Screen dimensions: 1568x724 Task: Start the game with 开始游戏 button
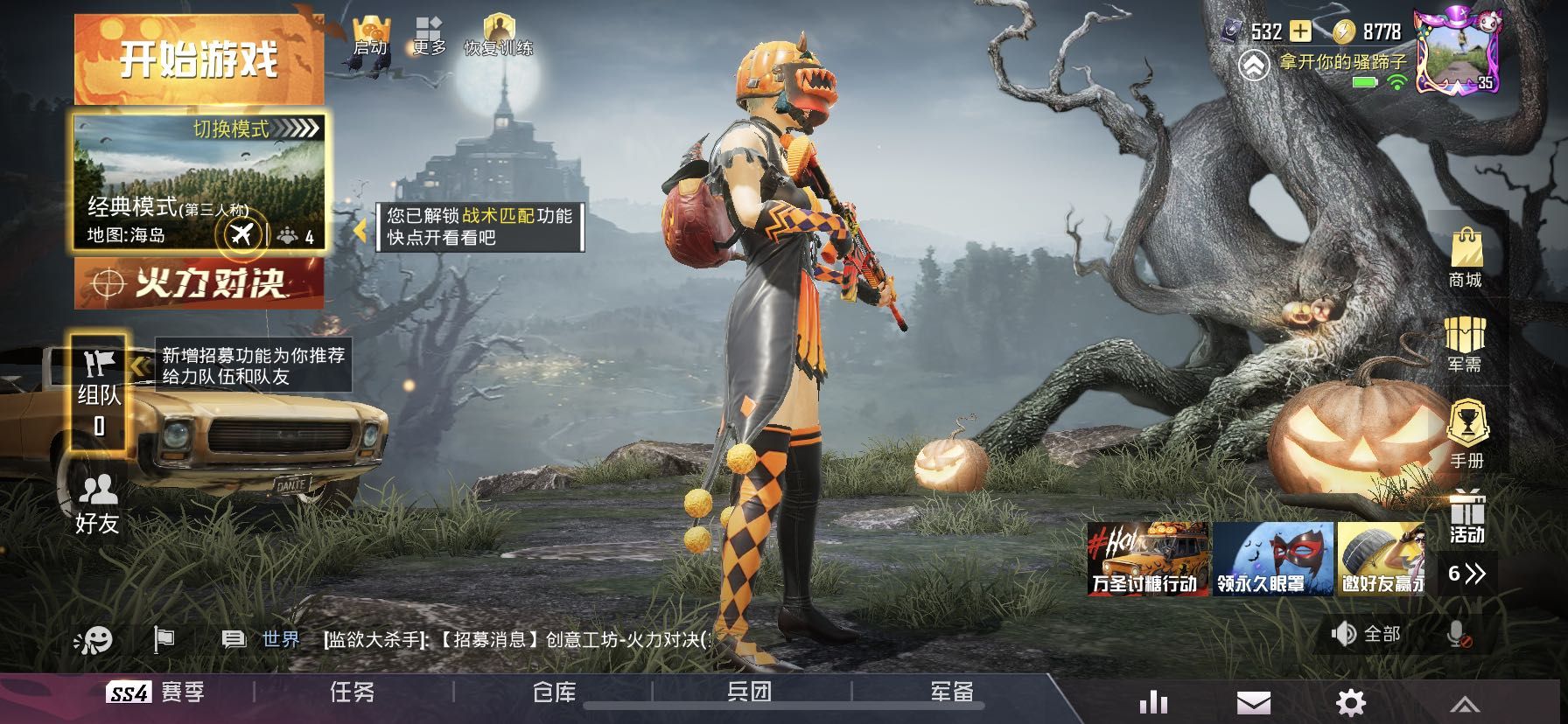[199, 59]
